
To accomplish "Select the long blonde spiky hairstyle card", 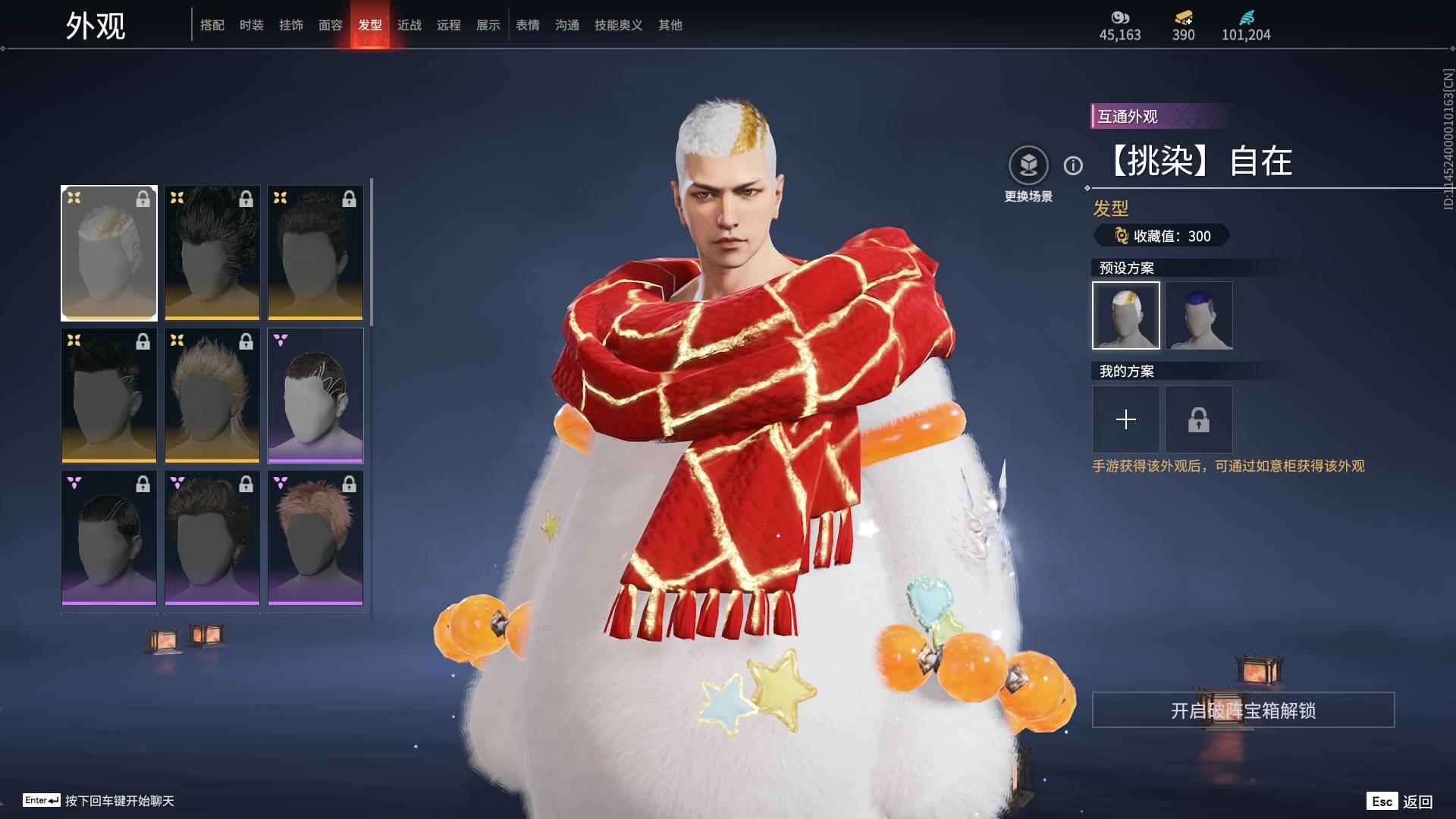I will pos(212,395).
